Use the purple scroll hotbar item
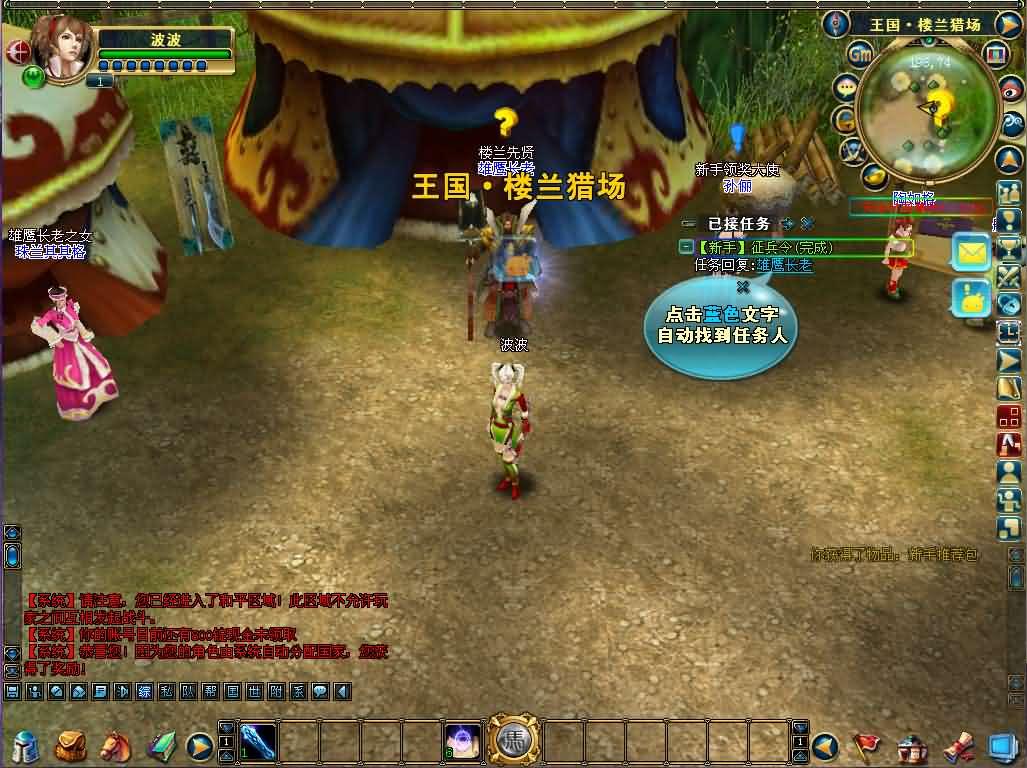Screen dimensions: 1027x768 (x=462, y=743)
